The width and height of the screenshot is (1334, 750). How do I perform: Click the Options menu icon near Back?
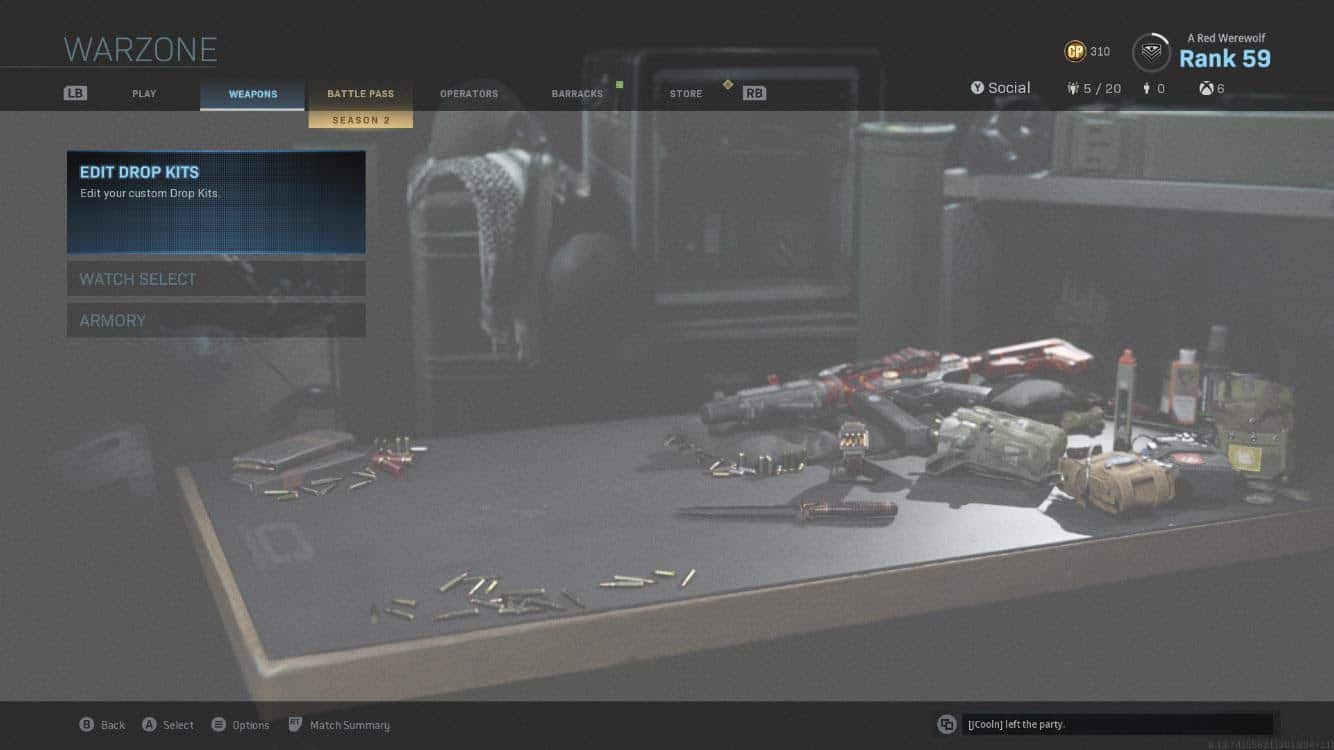pos(218,724)
